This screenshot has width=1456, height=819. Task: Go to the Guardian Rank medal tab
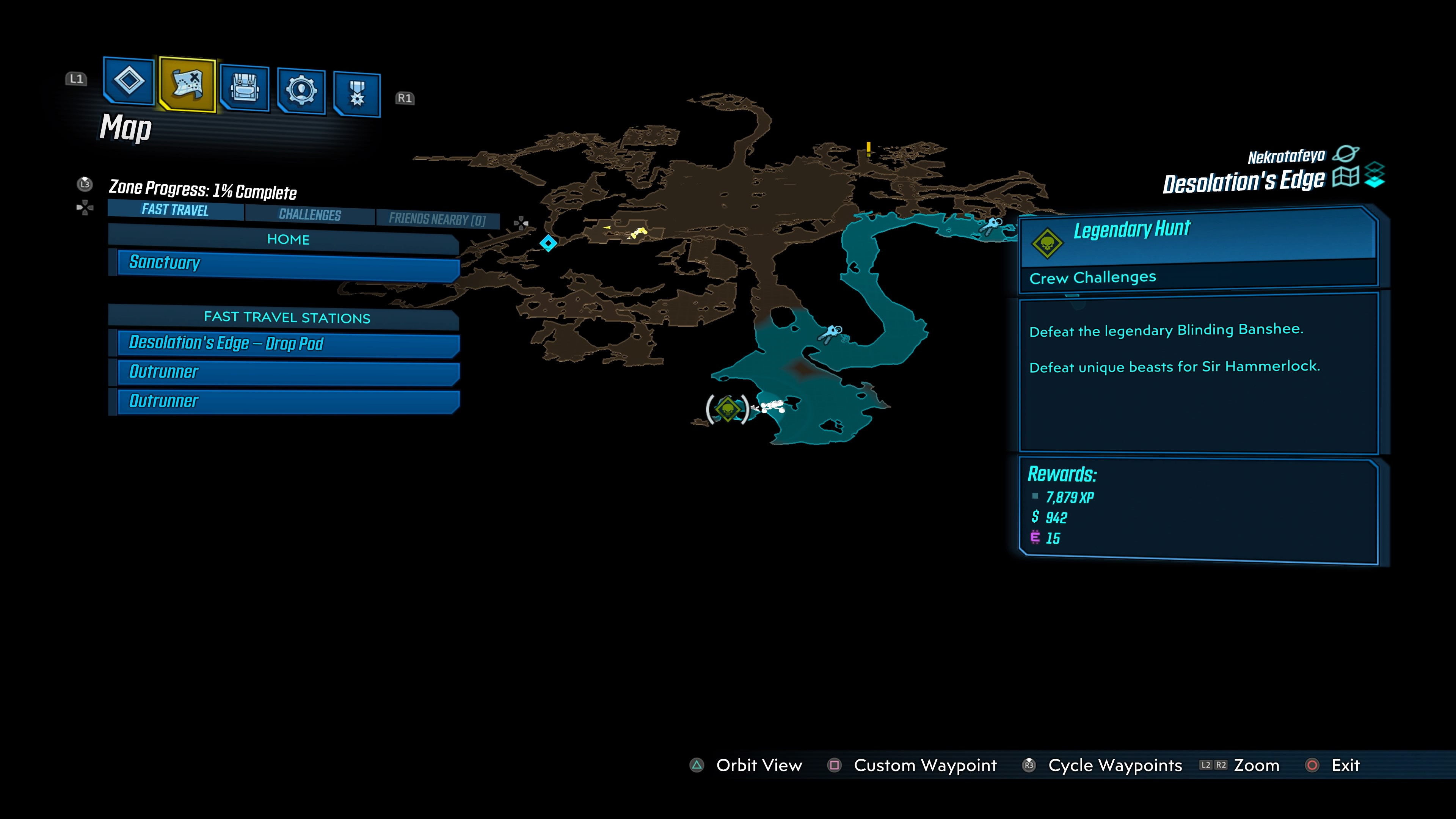357,94
